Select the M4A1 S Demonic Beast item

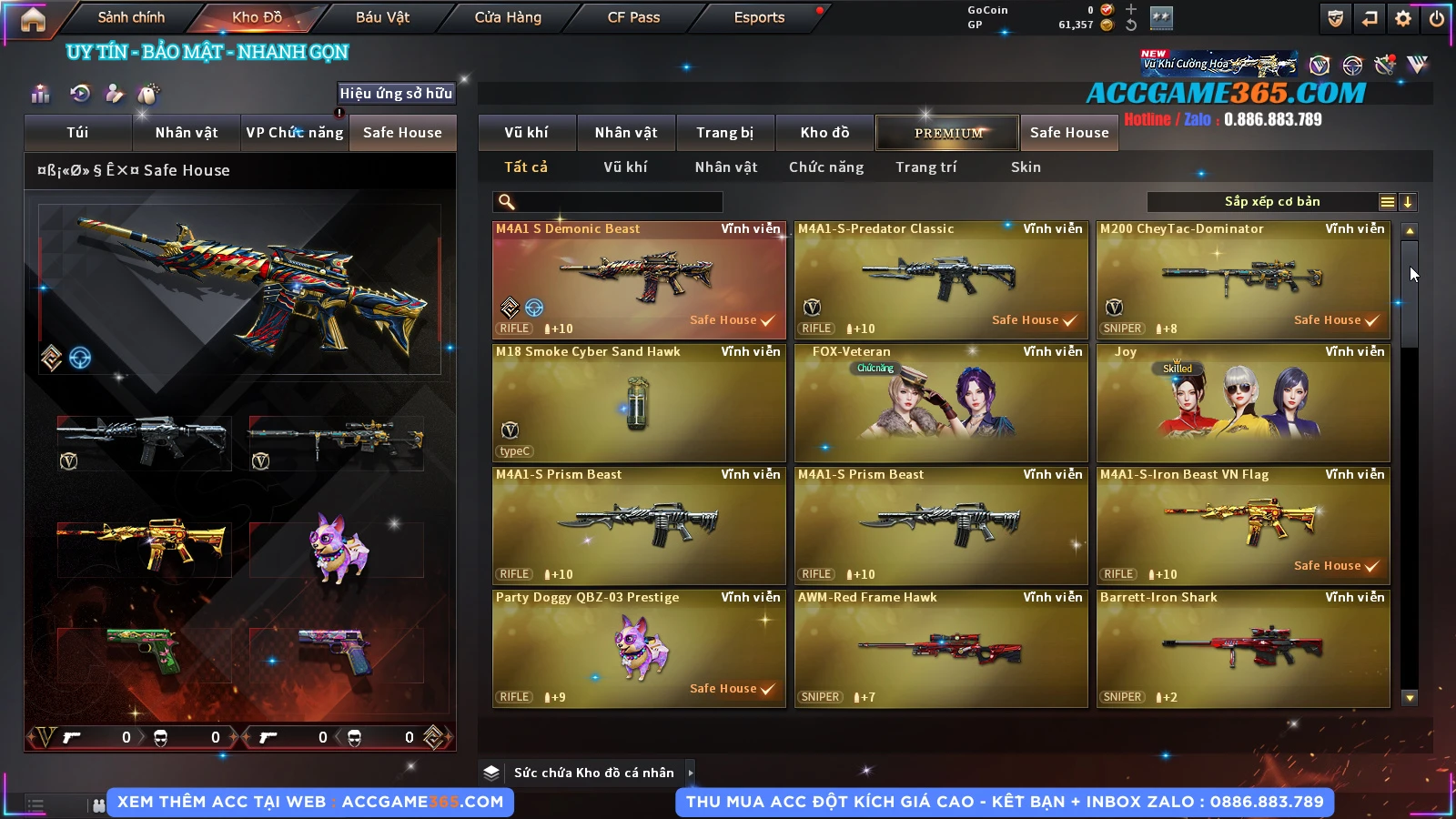(x=639, y=280)
